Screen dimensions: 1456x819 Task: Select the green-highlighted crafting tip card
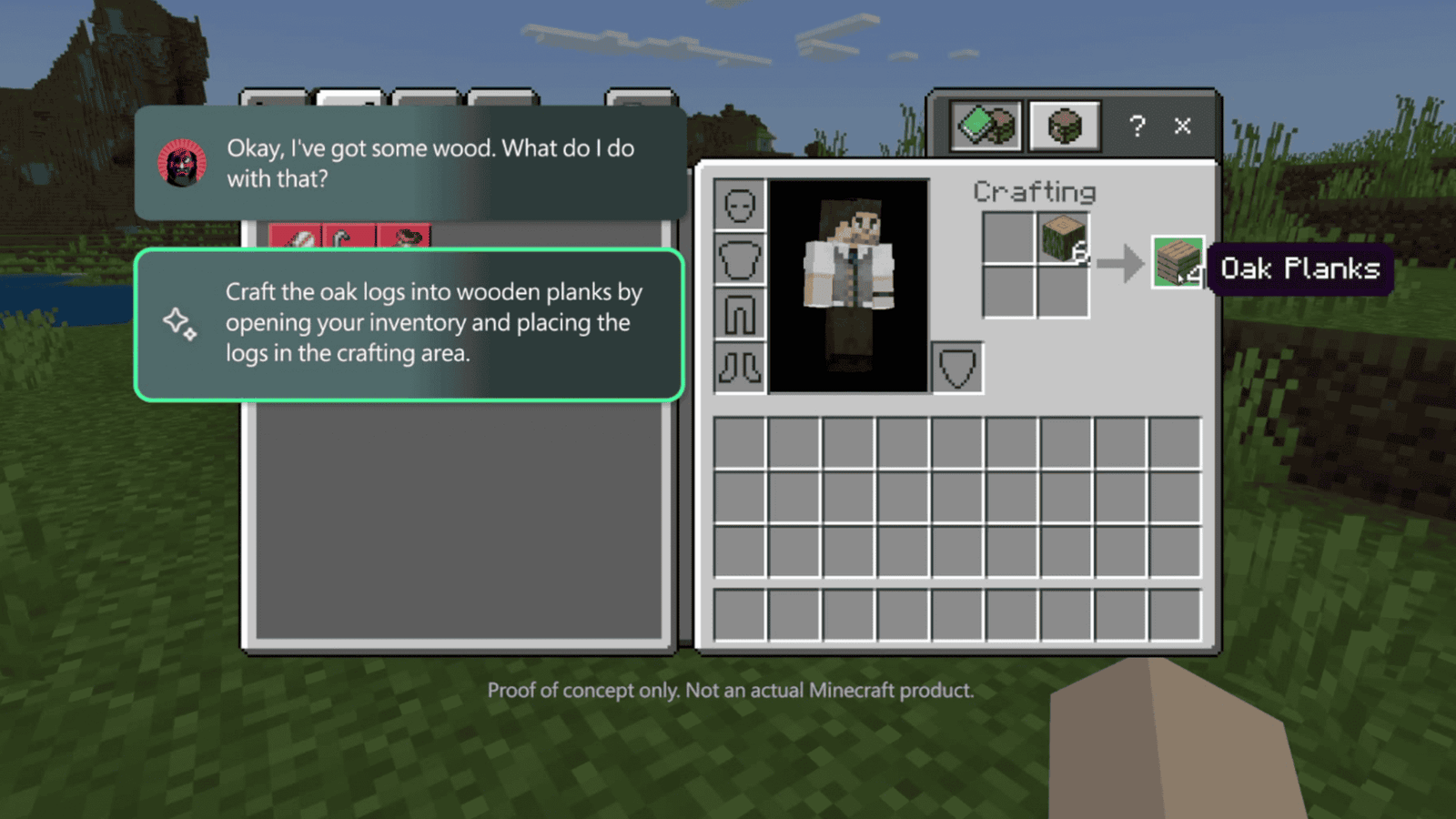click(408, 323)
